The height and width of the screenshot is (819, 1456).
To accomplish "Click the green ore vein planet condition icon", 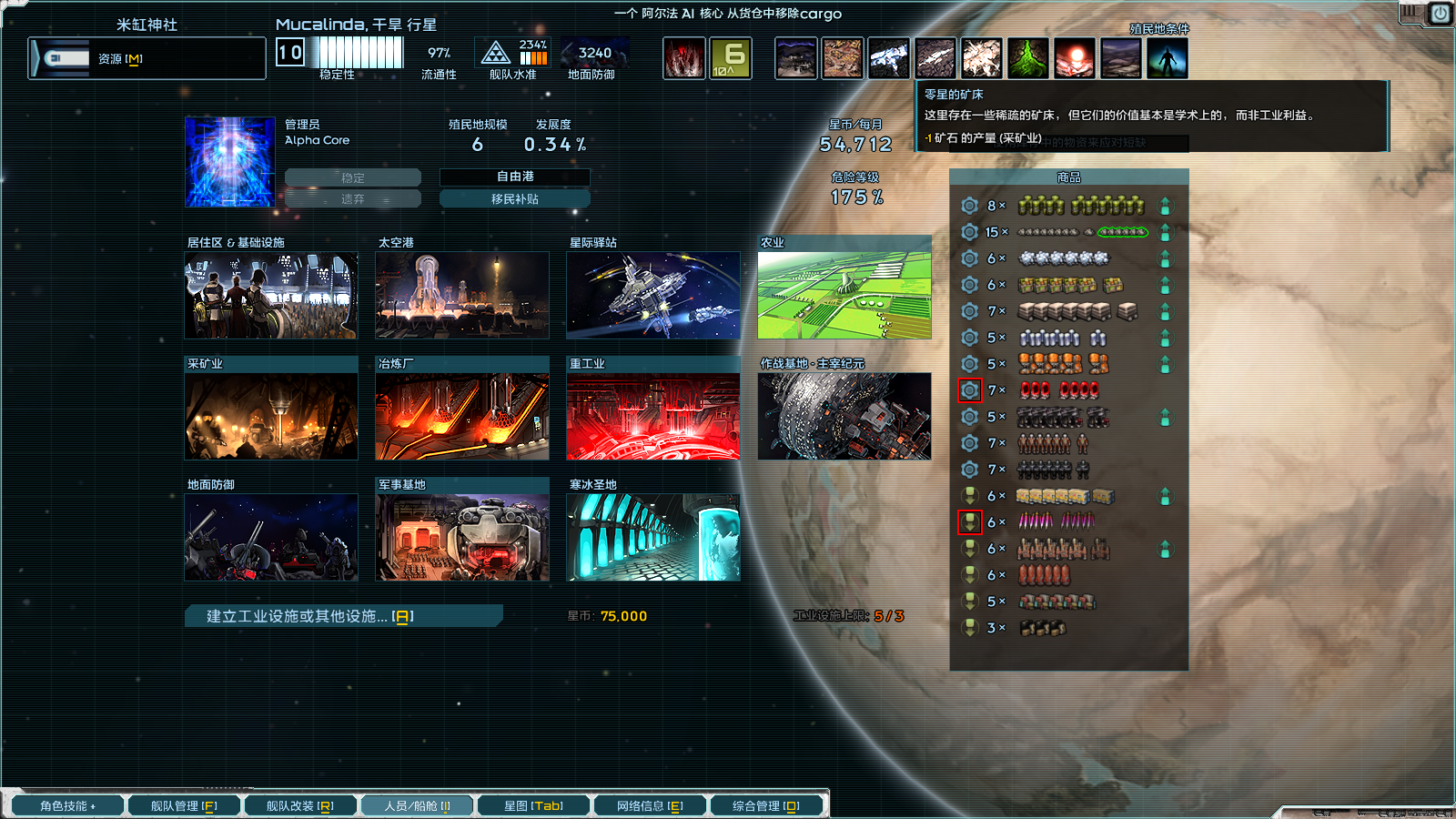I will 1027,56.
